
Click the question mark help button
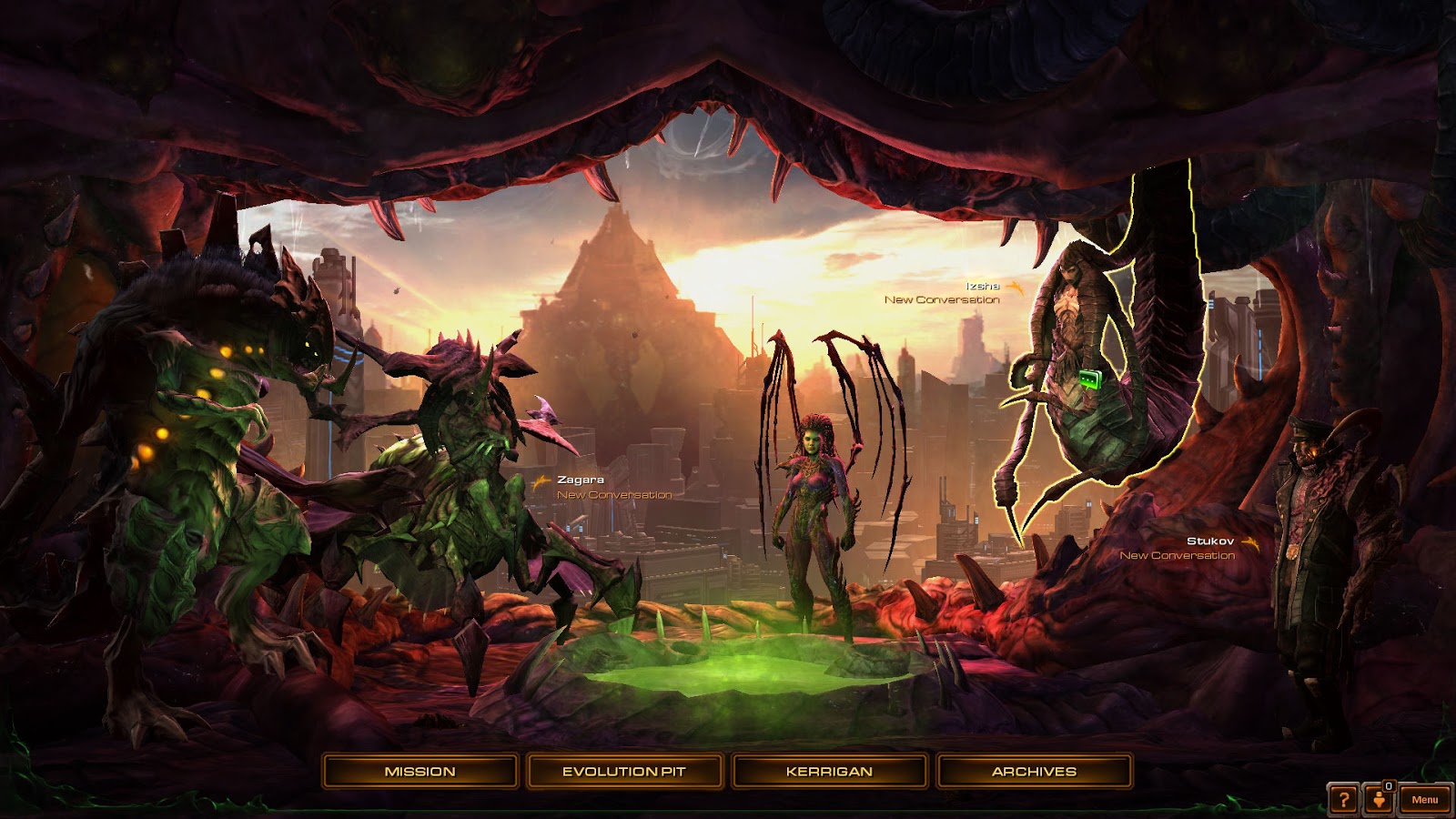click(x=1342, y=800)
